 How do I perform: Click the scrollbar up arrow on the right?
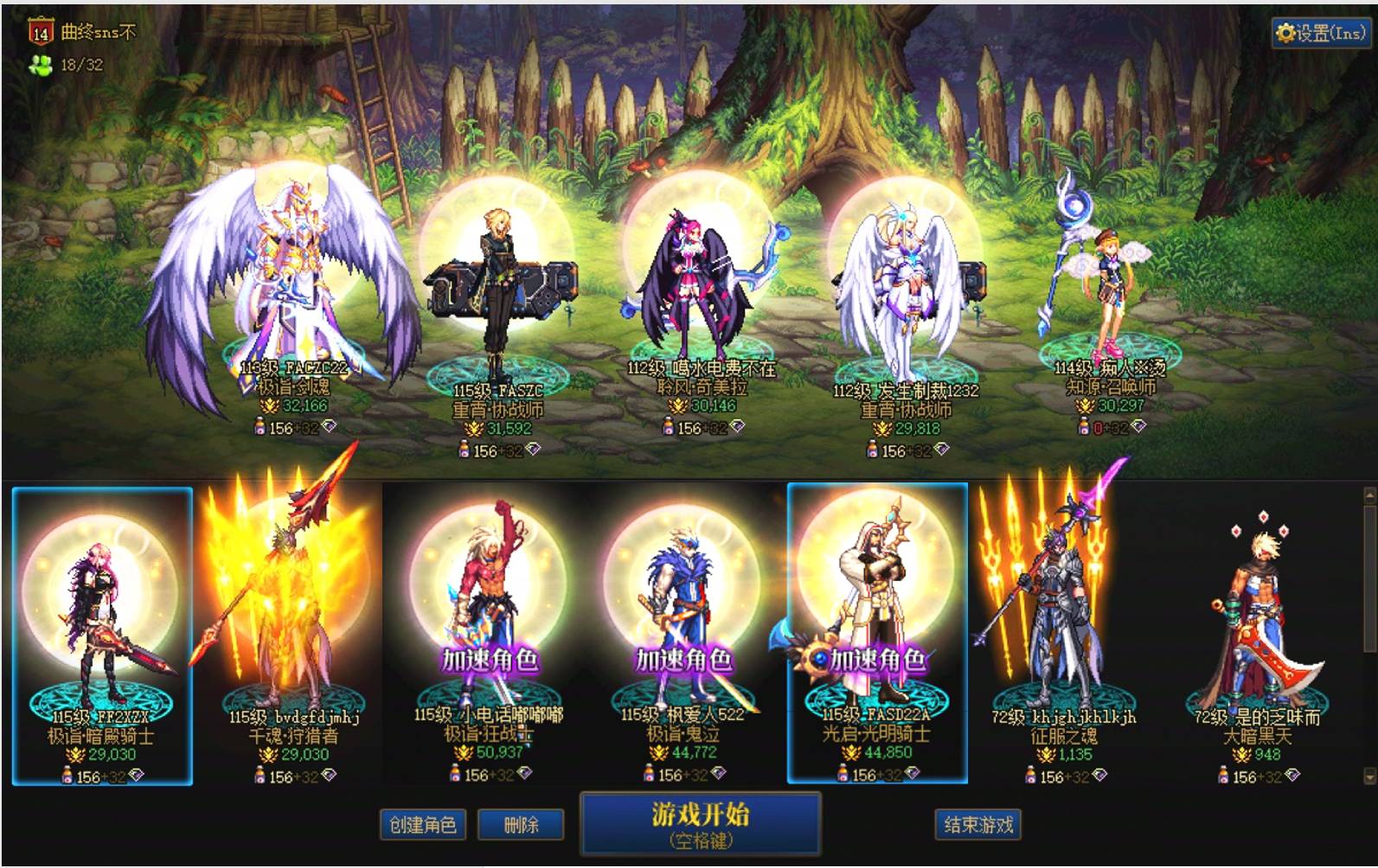tap(1369, 493)
